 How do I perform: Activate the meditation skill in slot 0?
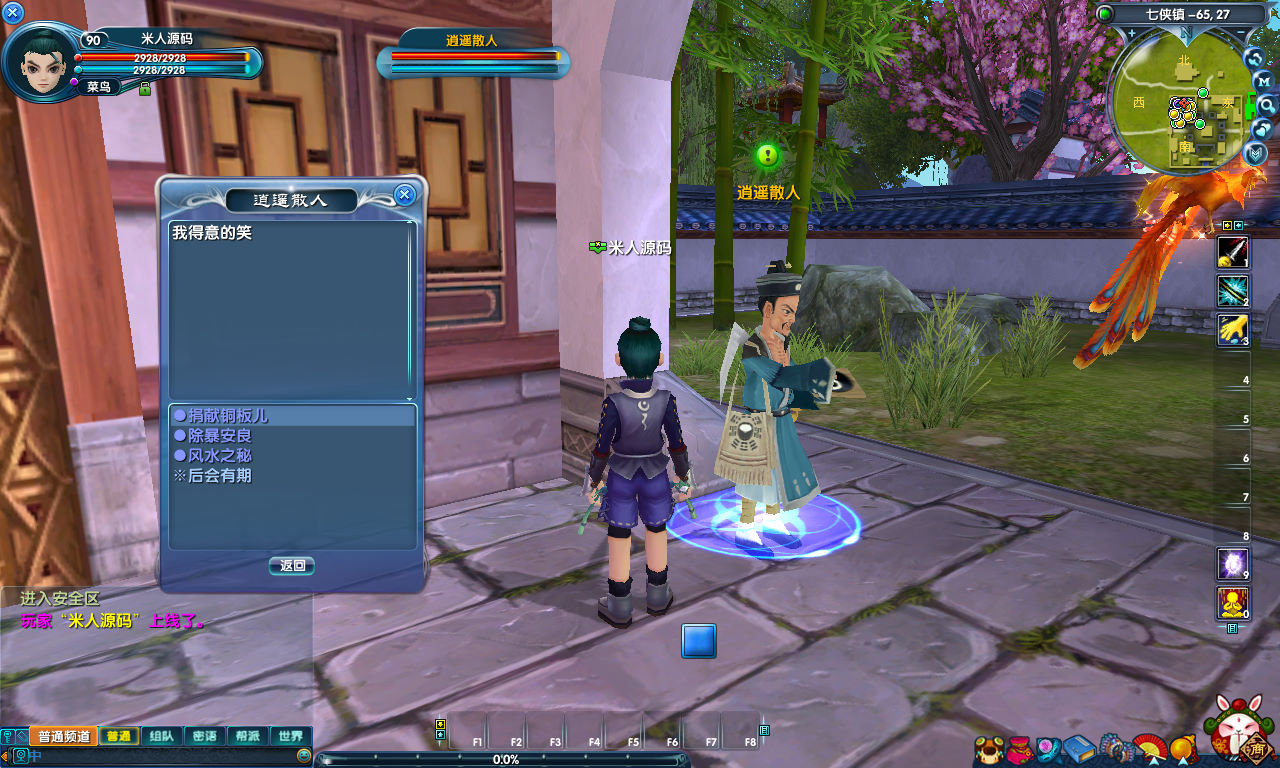point(1232,603)
